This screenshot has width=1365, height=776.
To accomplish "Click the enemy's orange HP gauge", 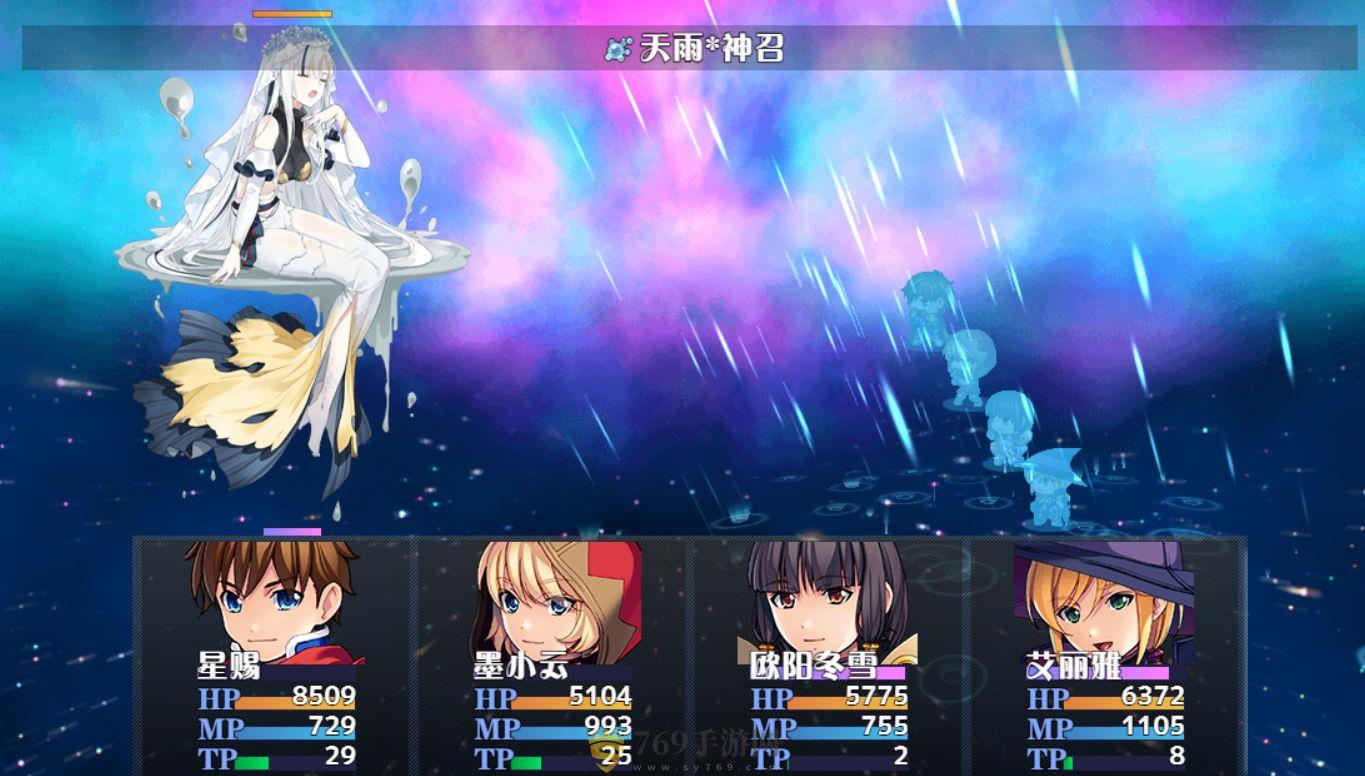I will coord(290,14).
